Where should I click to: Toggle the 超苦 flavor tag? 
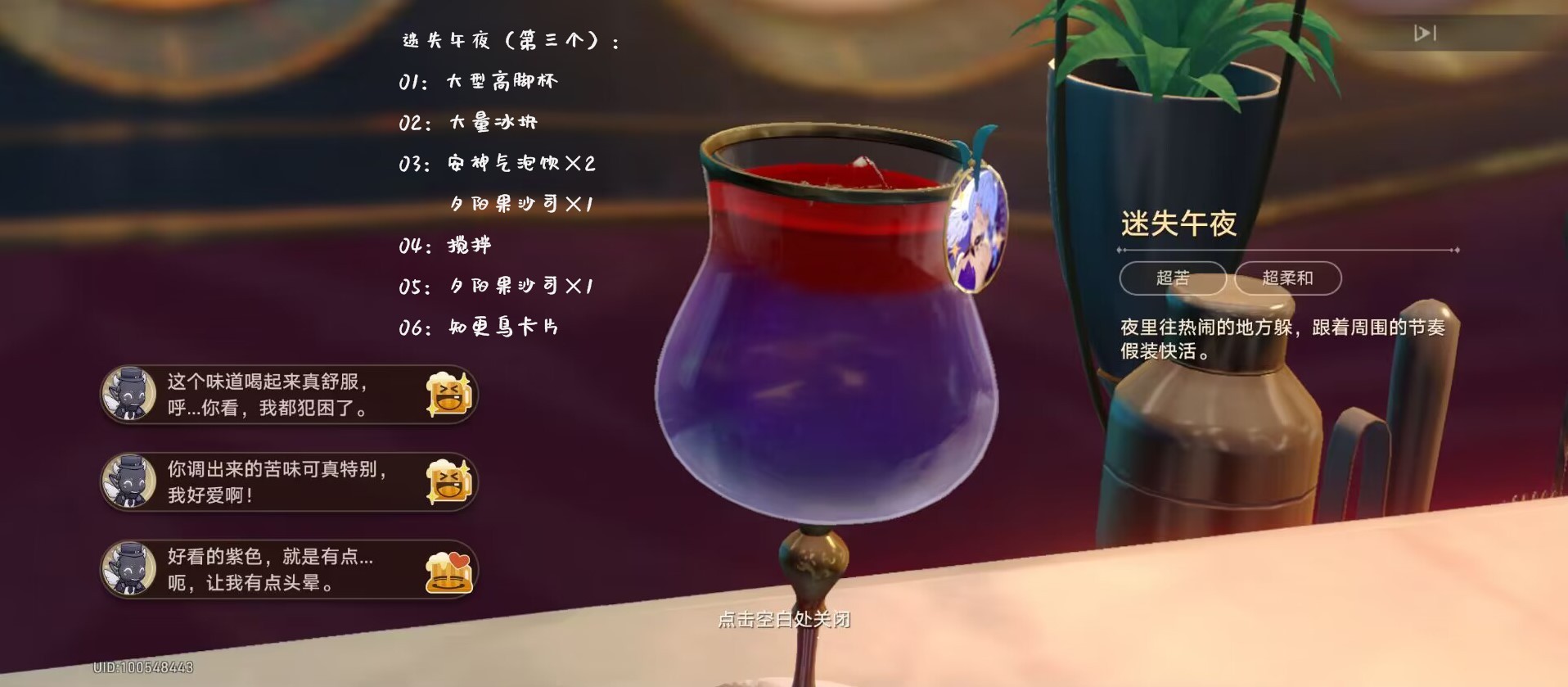point(1174,278)
